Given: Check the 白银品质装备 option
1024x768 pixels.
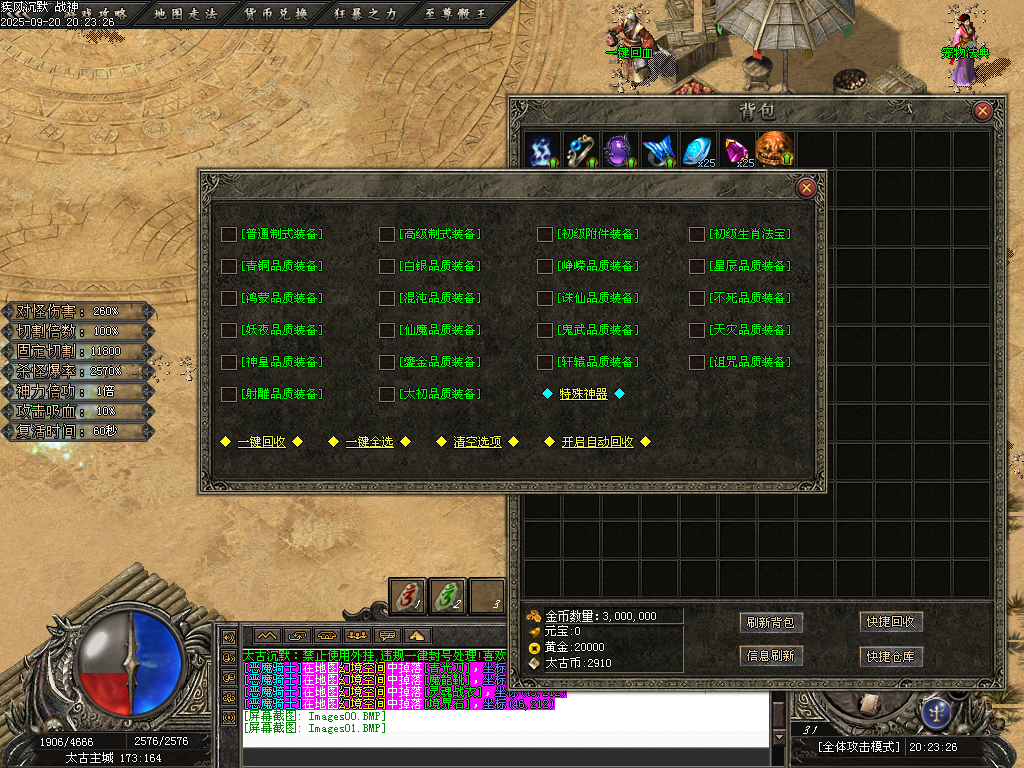Looking at the screenshot, I should (x=387, y=266).
